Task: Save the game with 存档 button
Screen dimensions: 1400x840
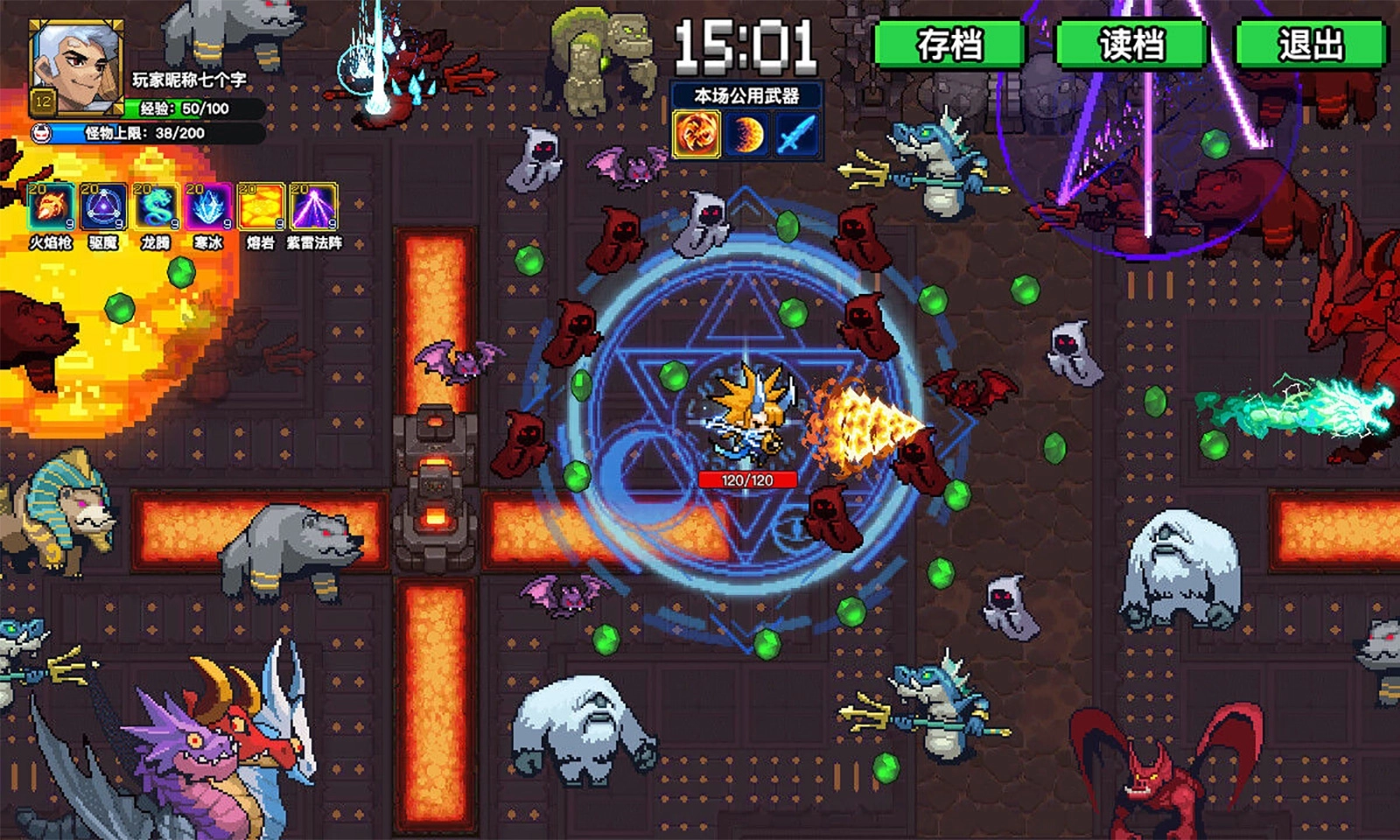Action: click(949, 44)
